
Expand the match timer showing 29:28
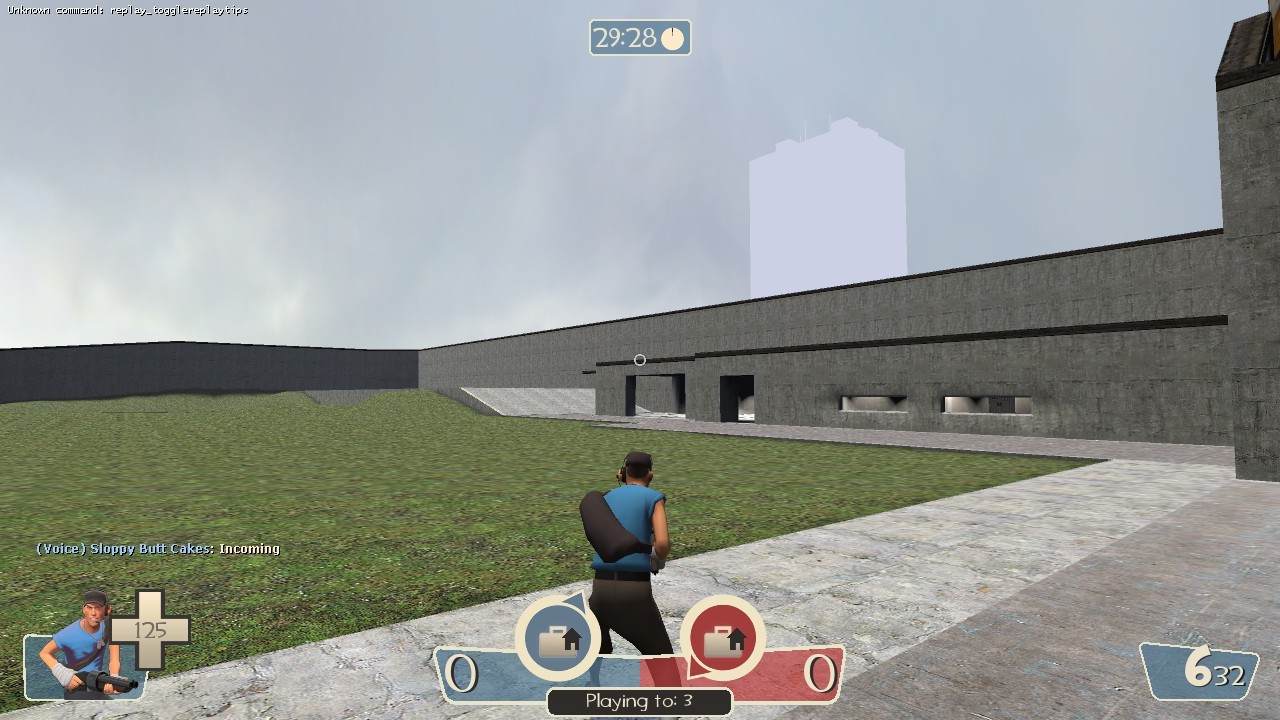[640, 38]
